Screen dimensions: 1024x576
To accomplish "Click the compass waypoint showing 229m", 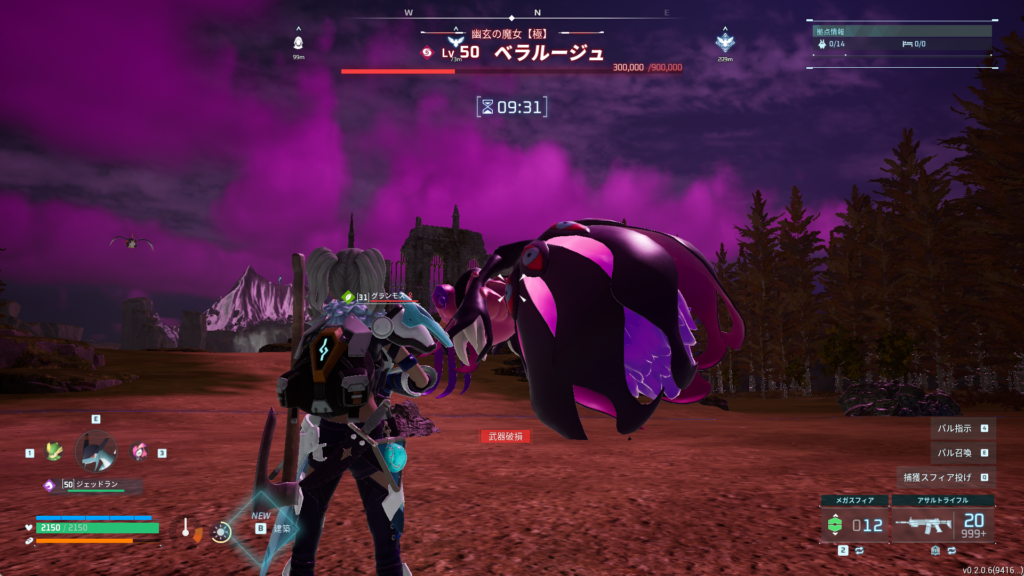I will pyautogui.click(x=725, y=42).
